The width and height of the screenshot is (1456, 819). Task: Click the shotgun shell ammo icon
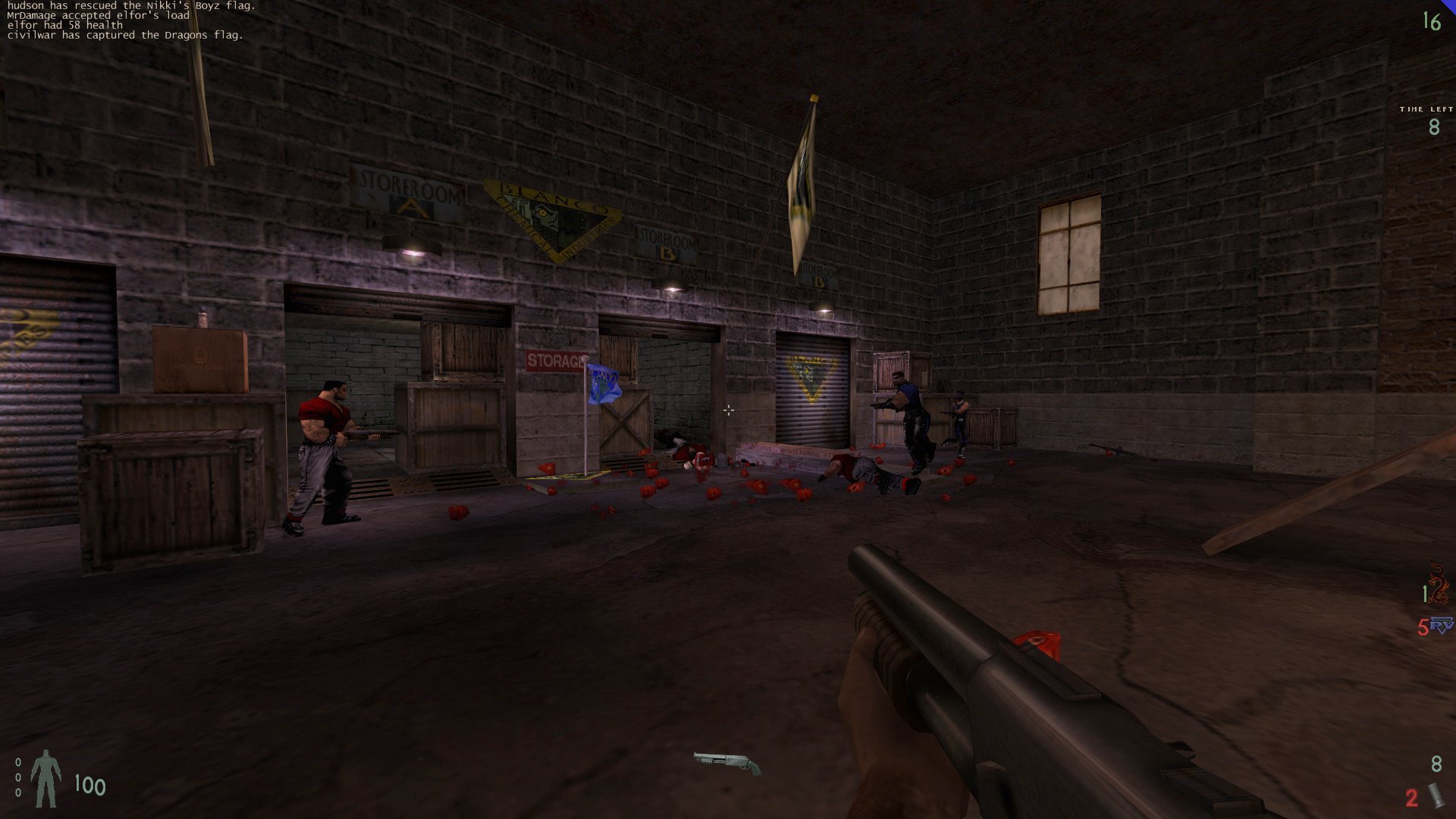(1436, 795)
